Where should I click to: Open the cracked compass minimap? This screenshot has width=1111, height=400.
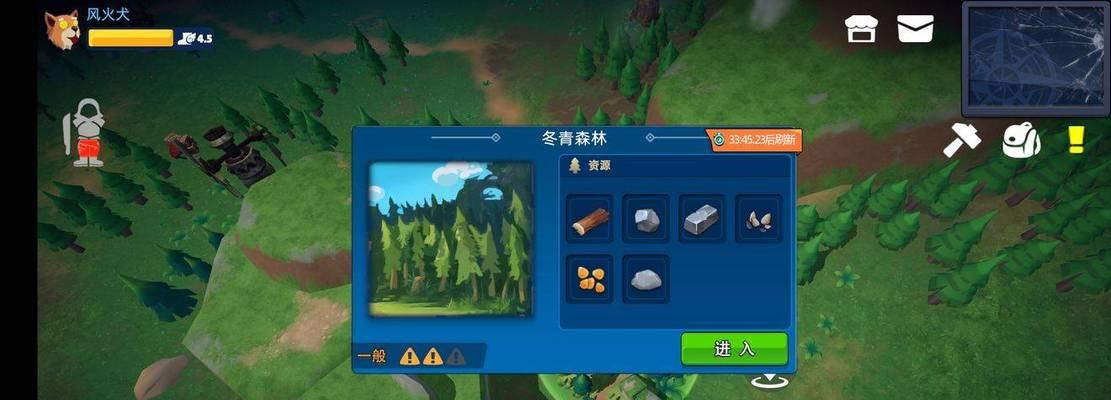(x=1034, y=59)
